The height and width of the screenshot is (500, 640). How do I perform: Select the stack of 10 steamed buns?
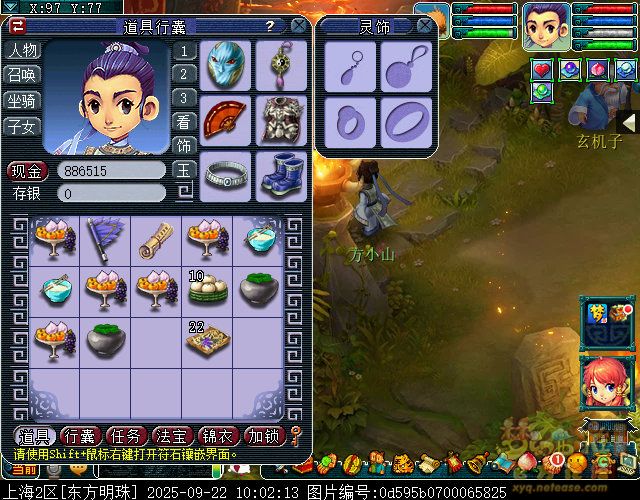(204, 289)
